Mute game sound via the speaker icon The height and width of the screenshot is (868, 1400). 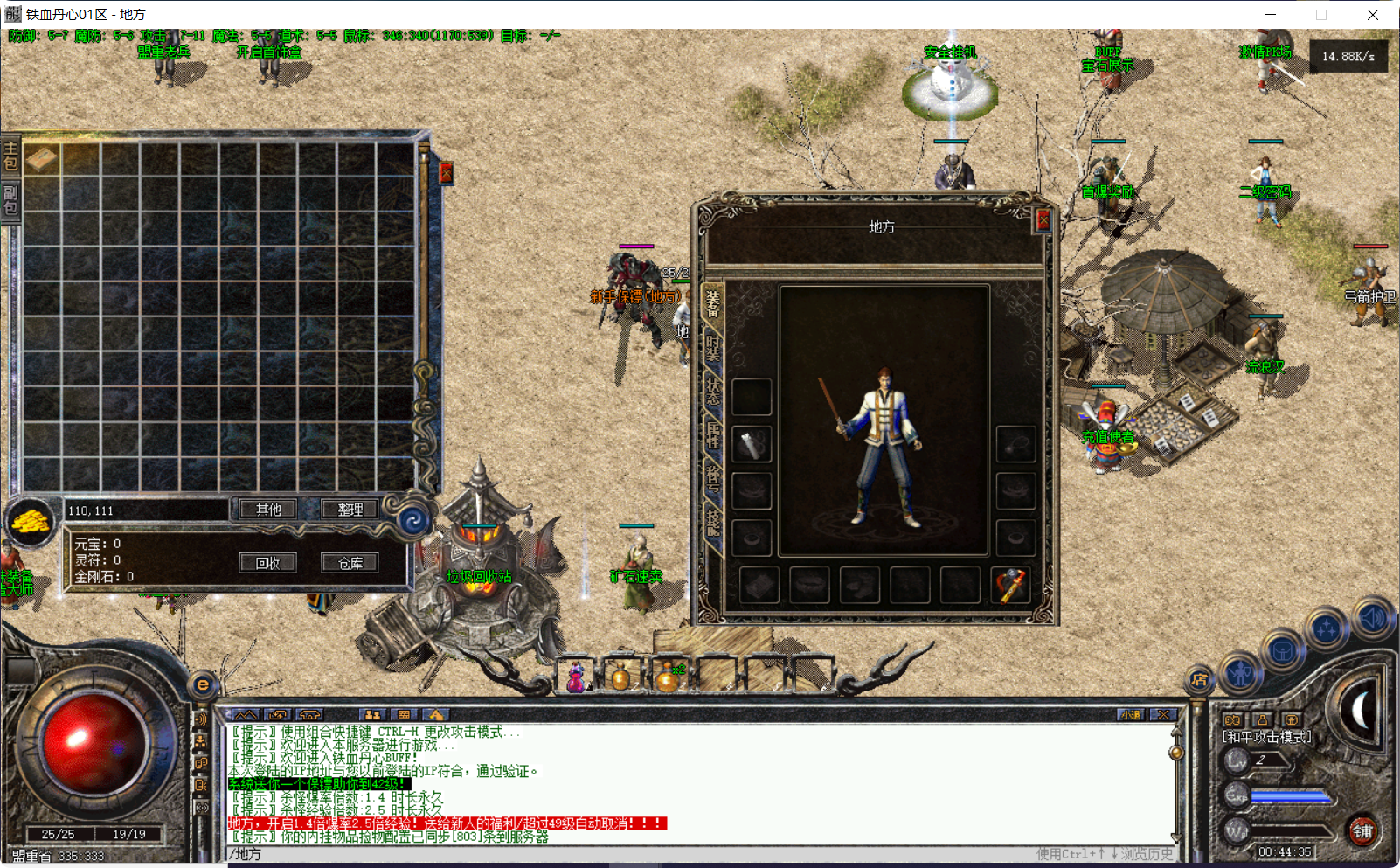(1370, 620)
